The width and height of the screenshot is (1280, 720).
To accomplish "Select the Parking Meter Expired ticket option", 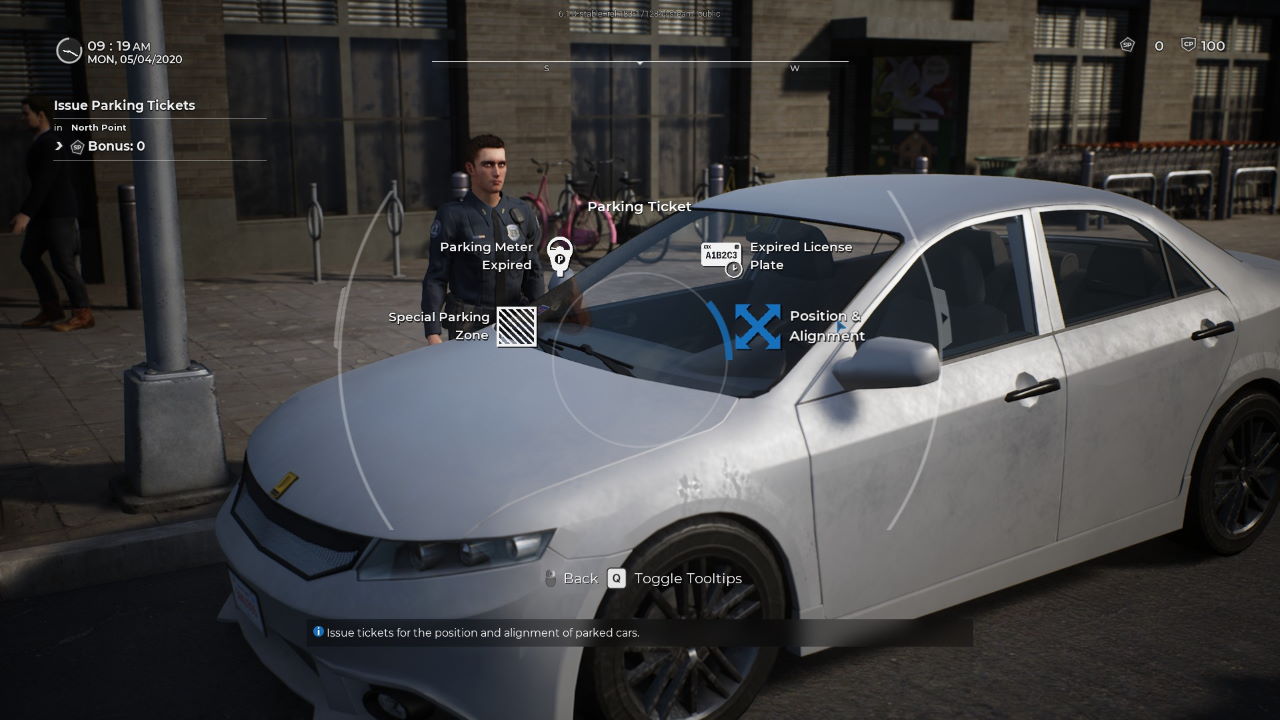I will [x=558, y=256].
